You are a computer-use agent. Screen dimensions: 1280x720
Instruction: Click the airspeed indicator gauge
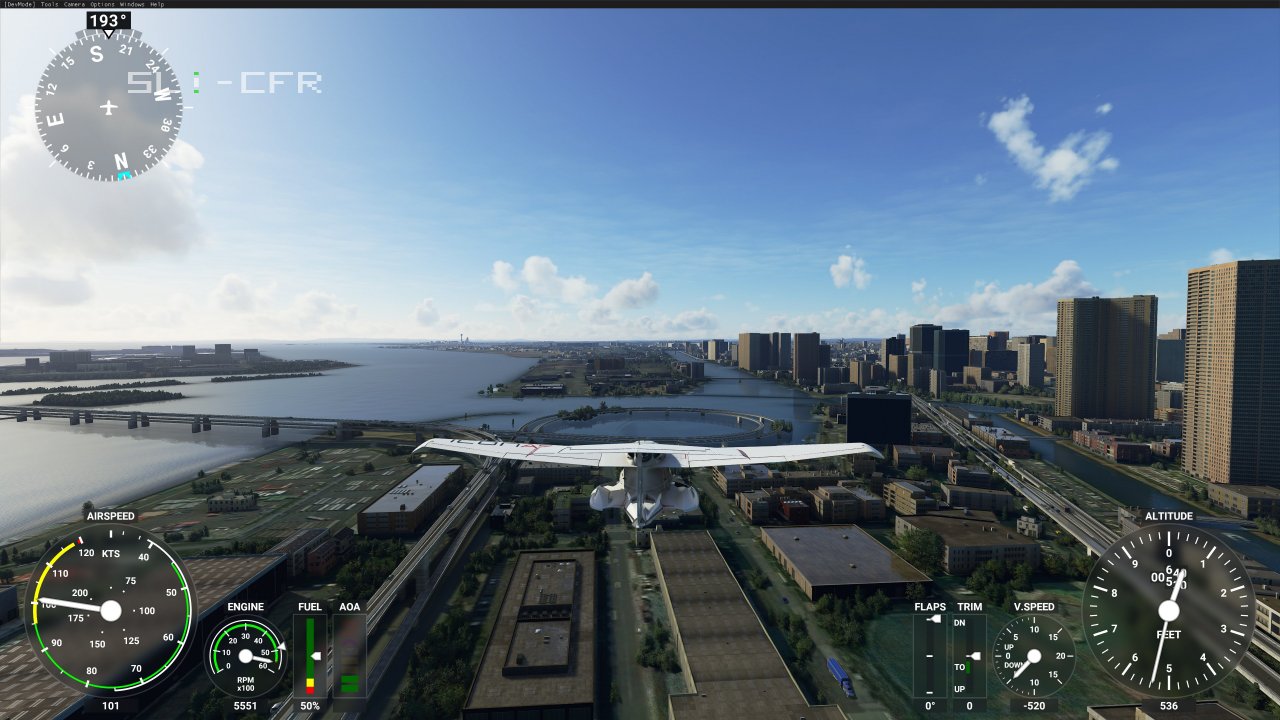pos(110,610)
